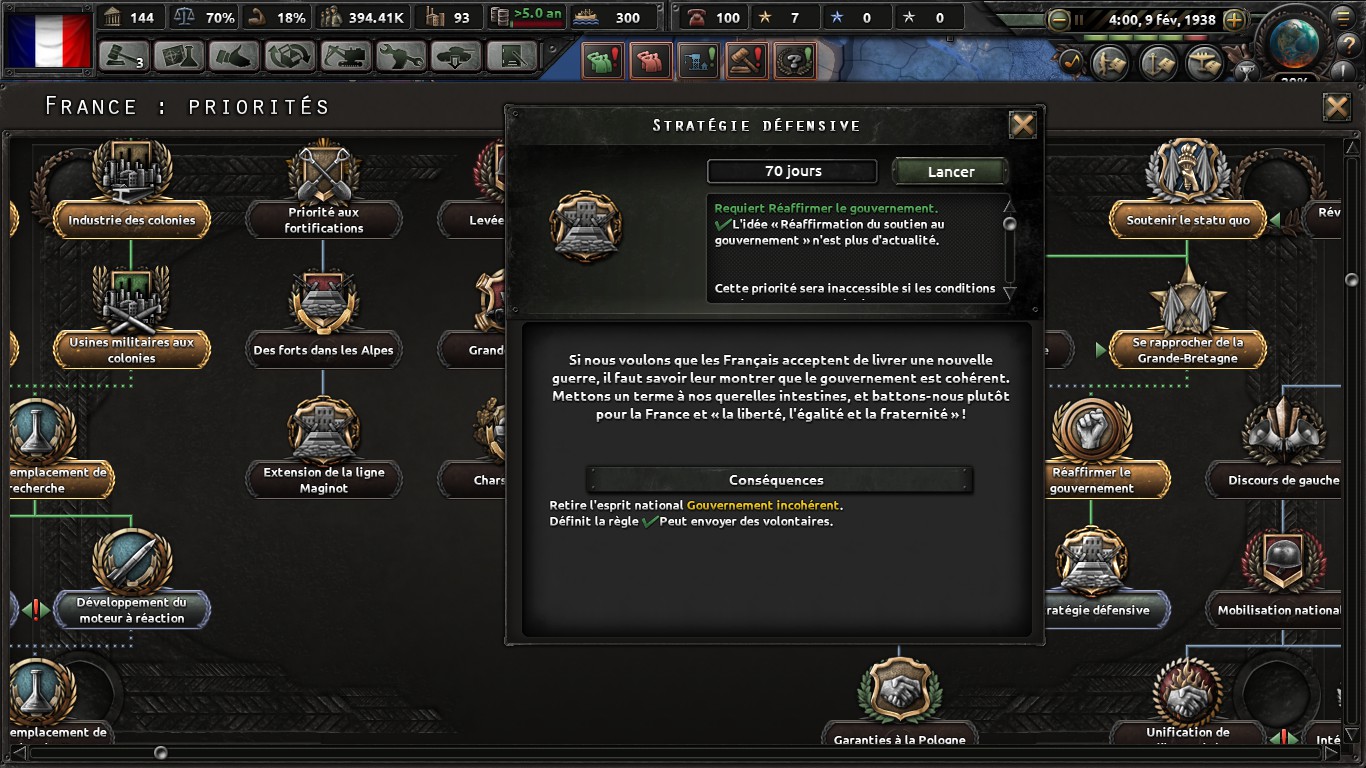Viewport: 1366px width, 768px height.
Task: Select the Industrie des colonies focus
Action: (131, 220)
